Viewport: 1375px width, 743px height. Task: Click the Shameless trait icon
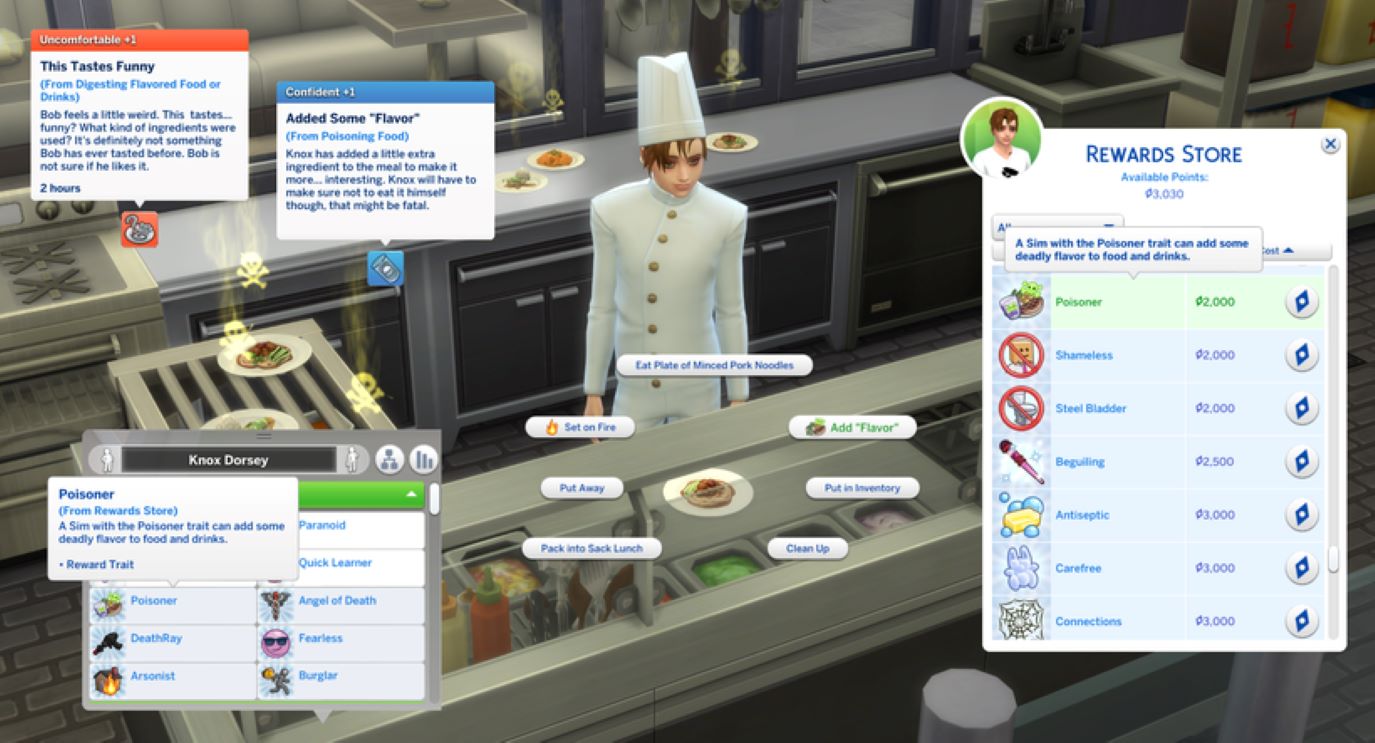tap(1022, 355)
